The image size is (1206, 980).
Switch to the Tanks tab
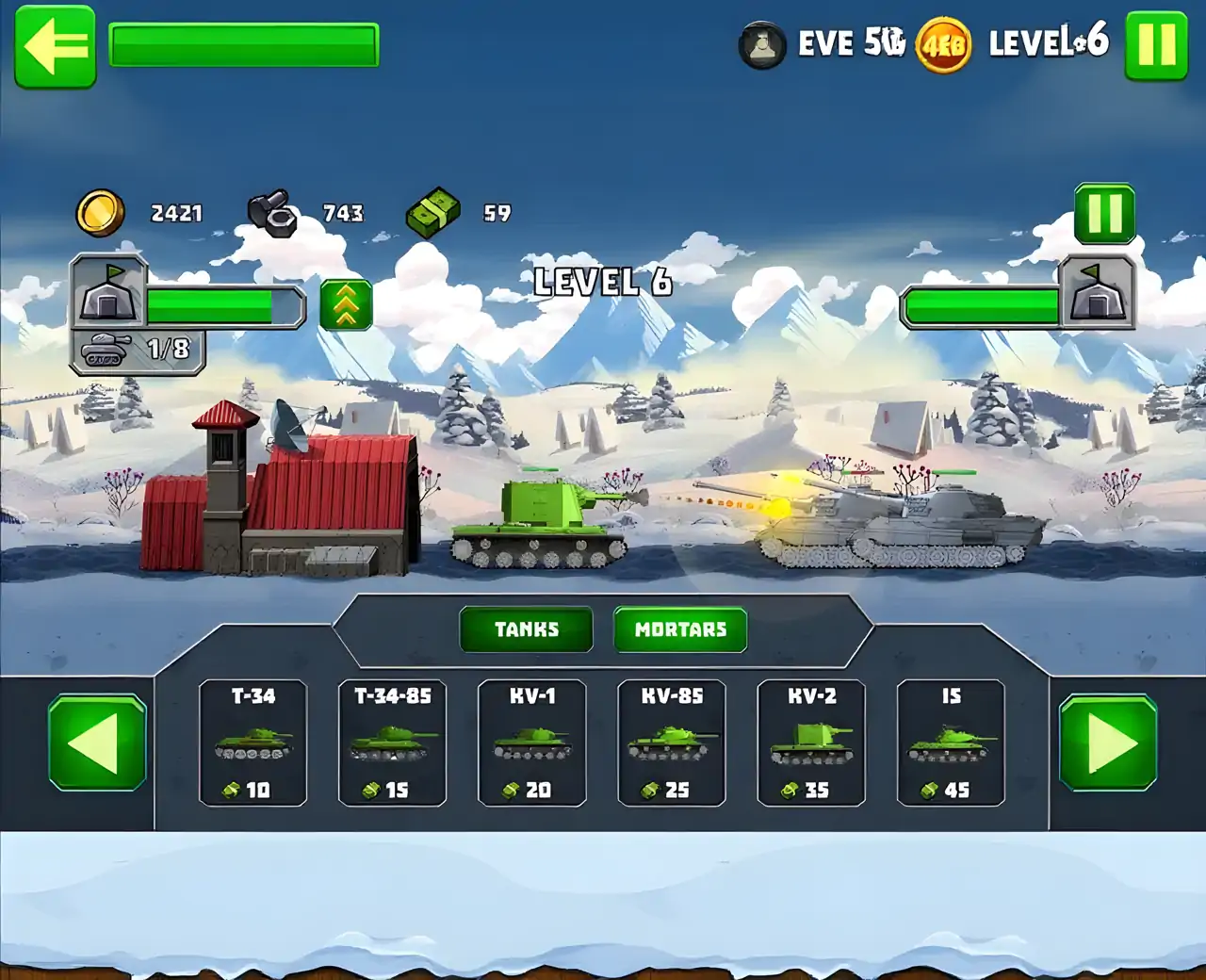point(526,629)
